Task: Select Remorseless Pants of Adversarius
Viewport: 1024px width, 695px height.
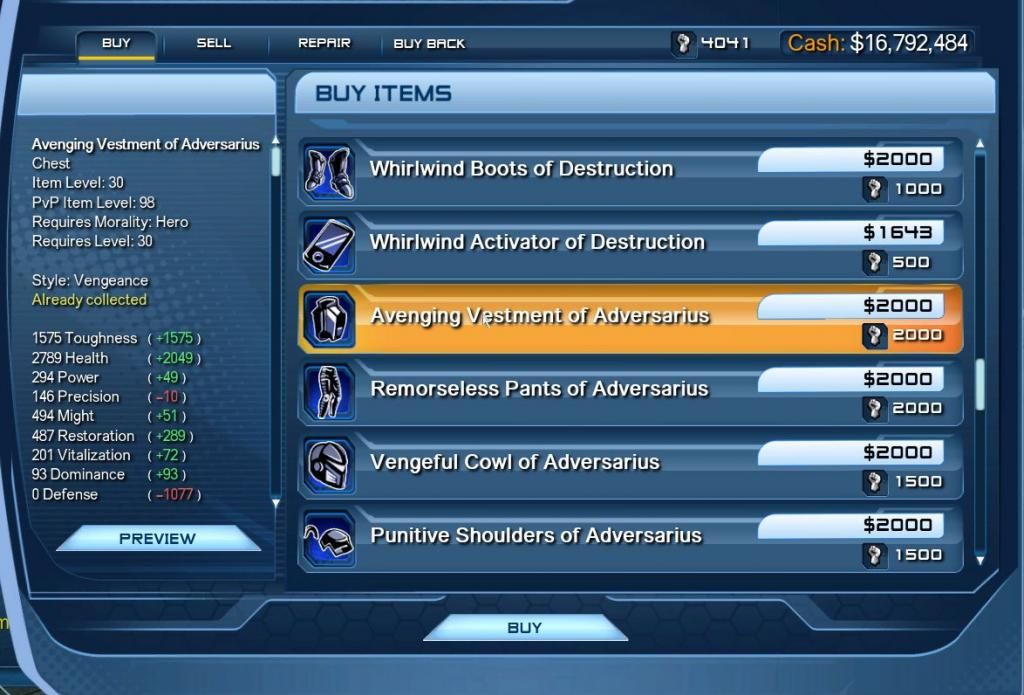Action: [x=539, y=389]
